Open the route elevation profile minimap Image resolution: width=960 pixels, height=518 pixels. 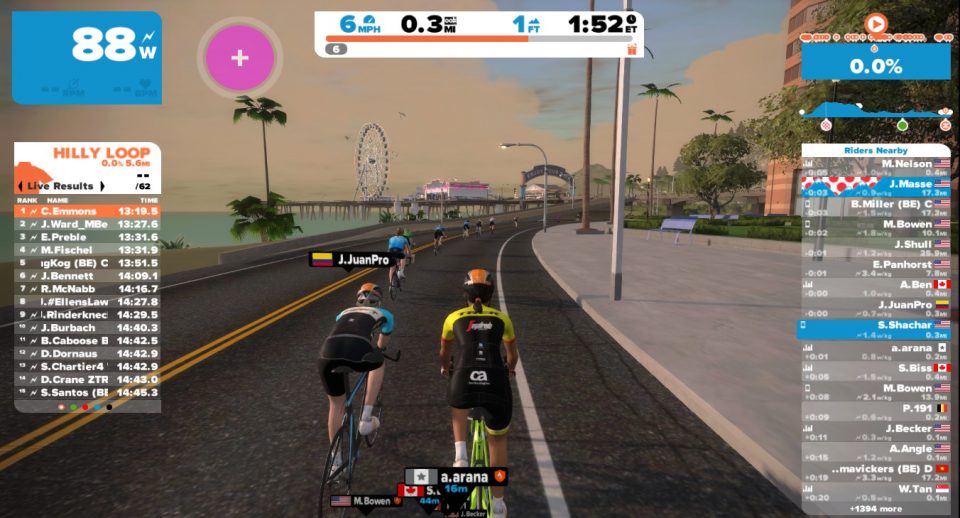(875, 113)
